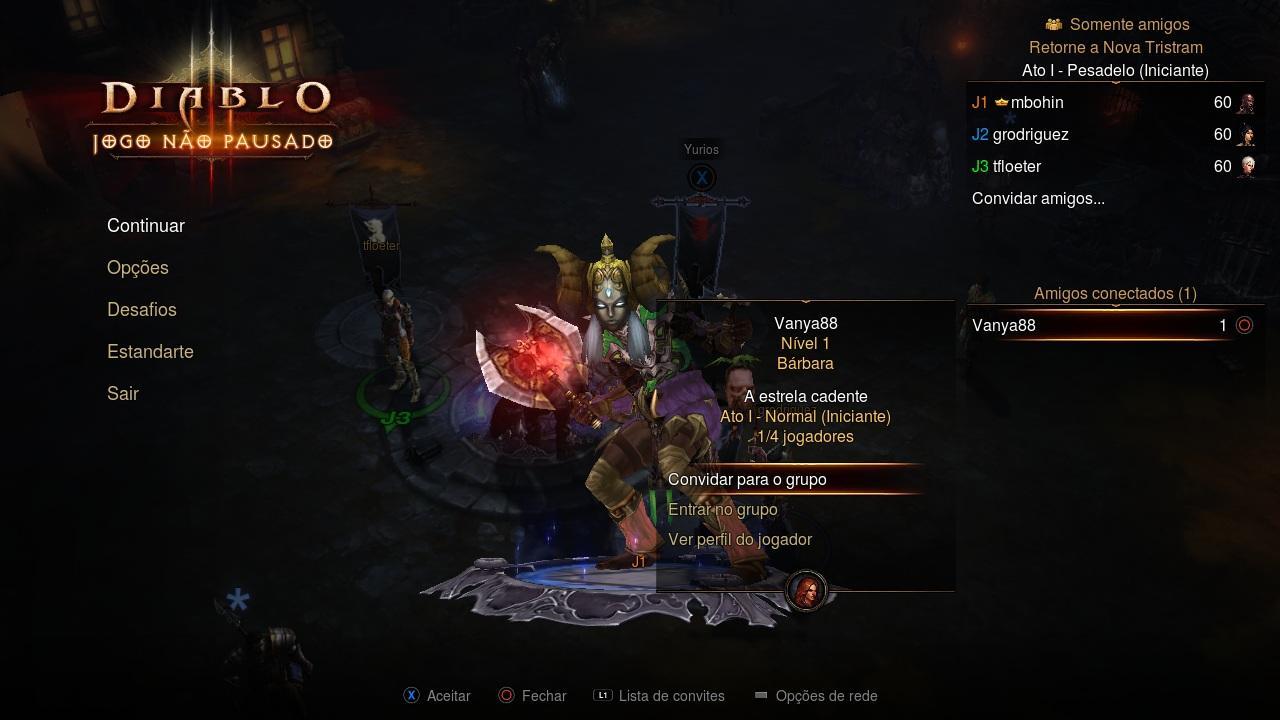The height and width of the screenshot is (720, 1280).
Task: Select Sair to exit the game
Action: pyautogui.click(x=123, y=394)
